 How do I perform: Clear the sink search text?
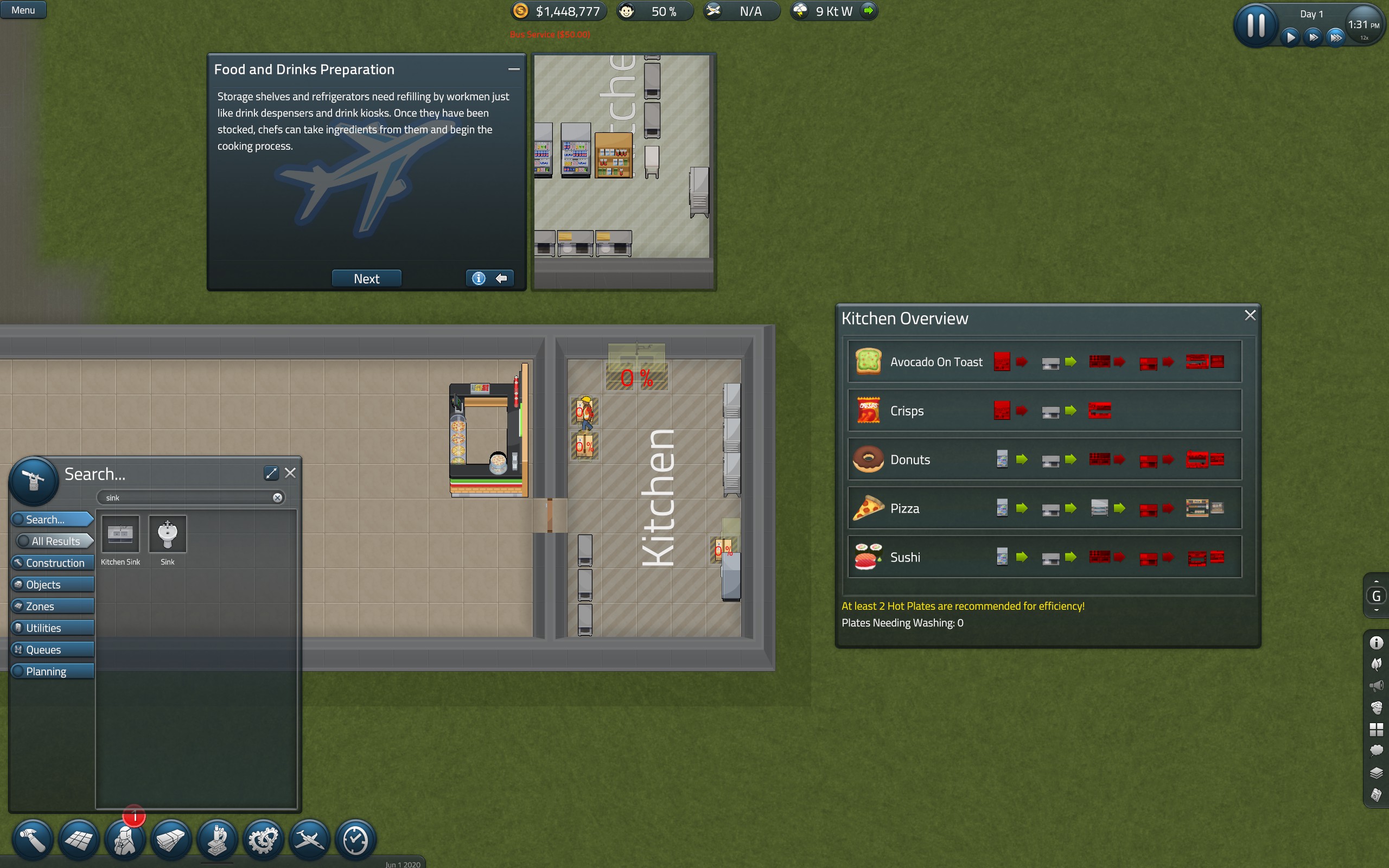277,497
